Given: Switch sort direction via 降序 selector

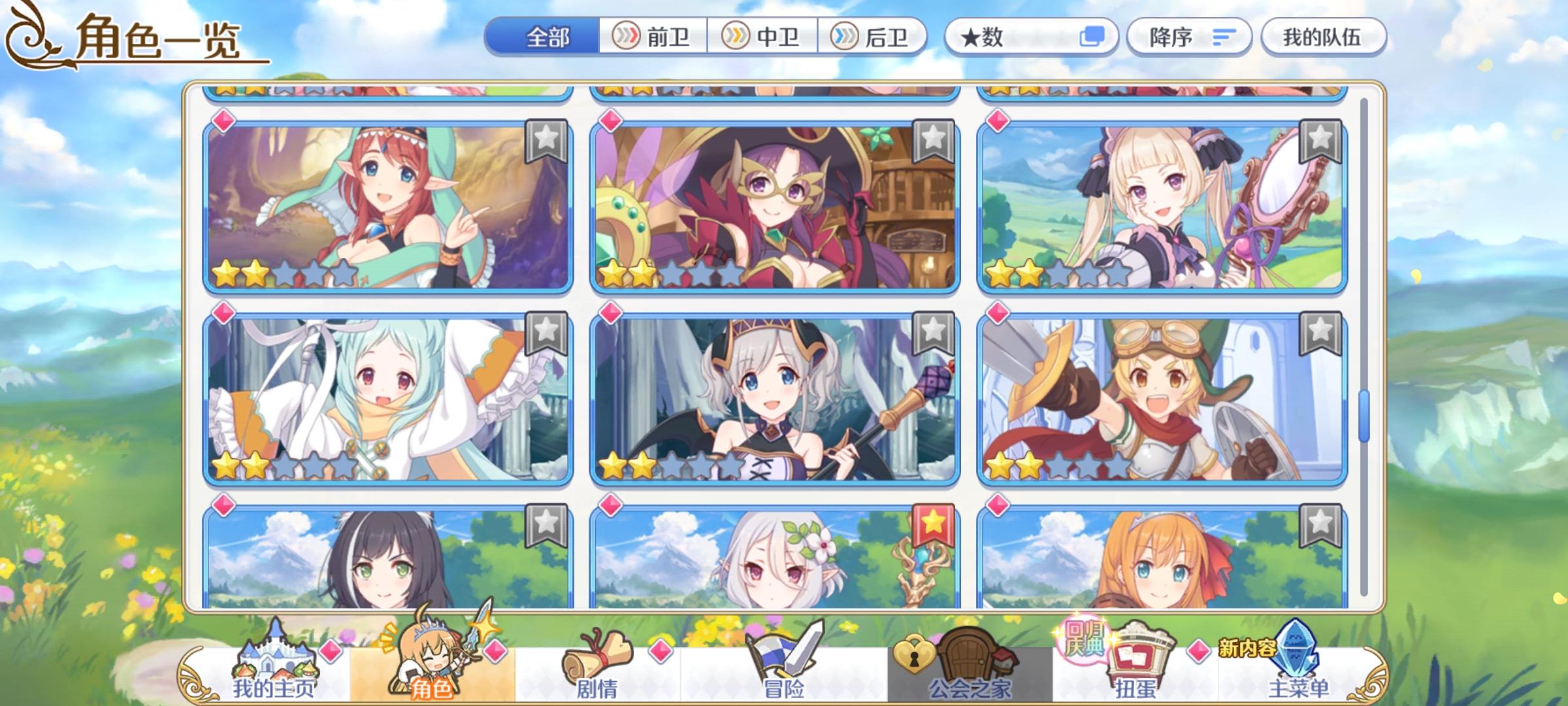Looking at the screenshot, I should 1169,37.
